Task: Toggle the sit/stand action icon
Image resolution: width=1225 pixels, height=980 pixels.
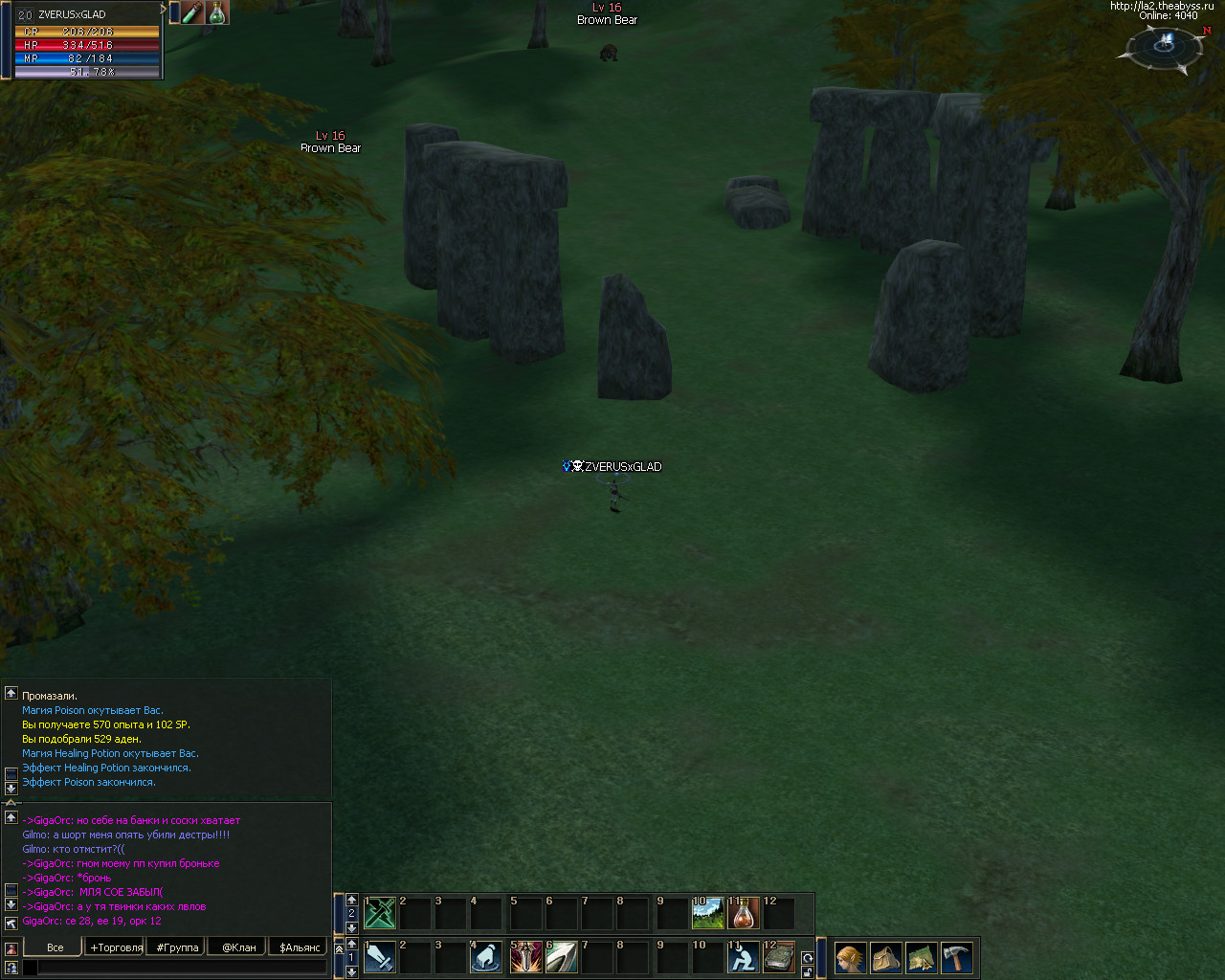Action: (x=744, y=957)
